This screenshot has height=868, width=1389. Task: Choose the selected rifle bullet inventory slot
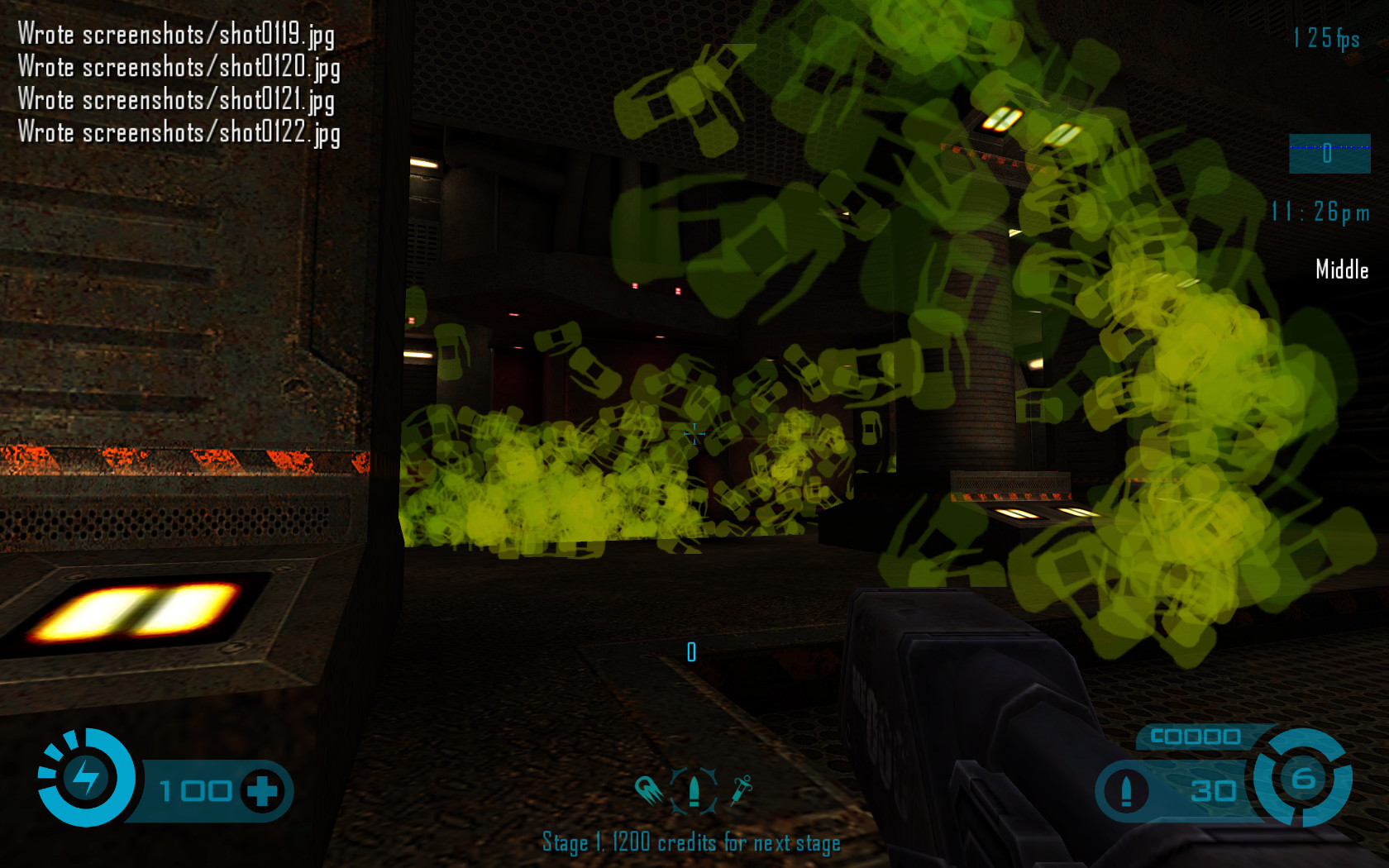coord(694,790)
